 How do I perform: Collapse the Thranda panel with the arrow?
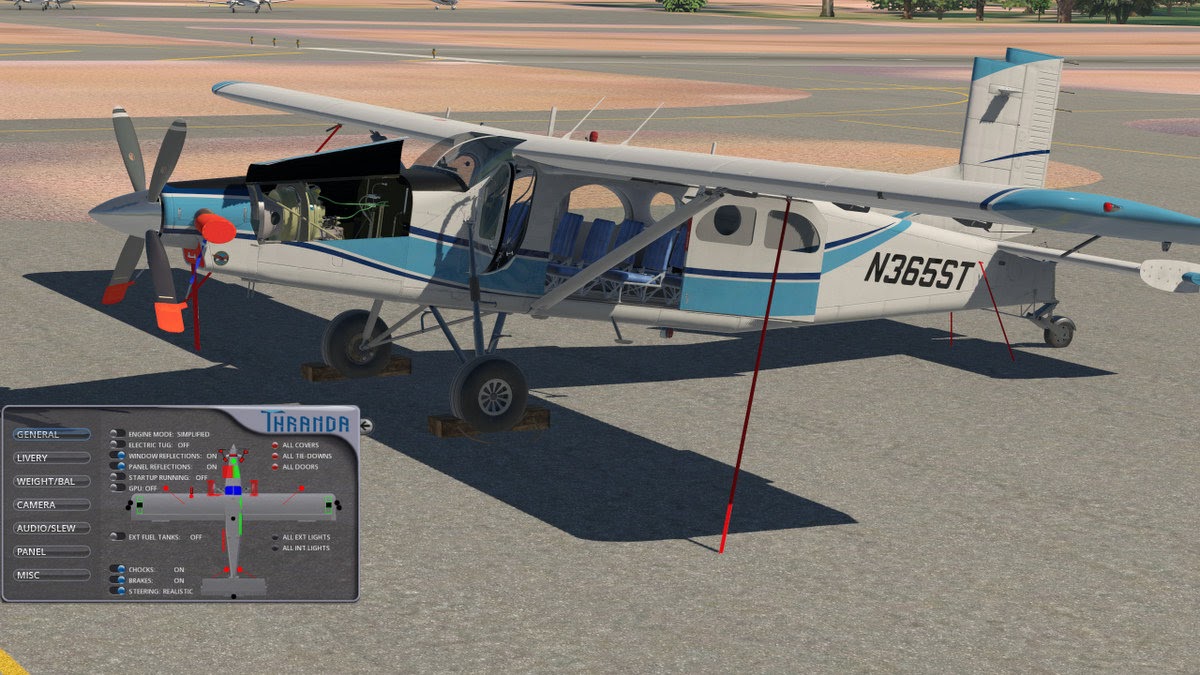point(367,426)
